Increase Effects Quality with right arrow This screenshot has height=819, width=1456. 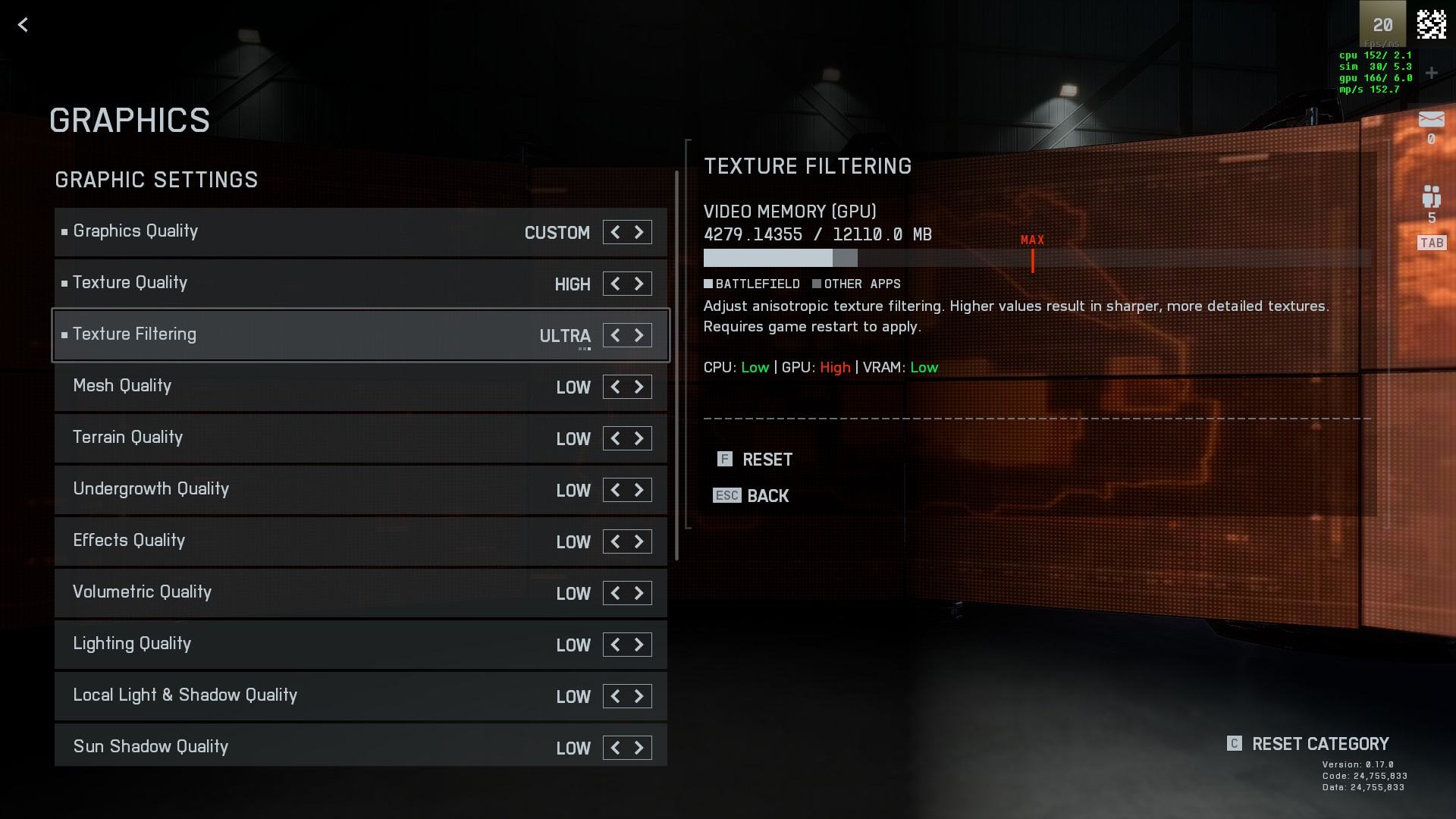coord(639,541)
